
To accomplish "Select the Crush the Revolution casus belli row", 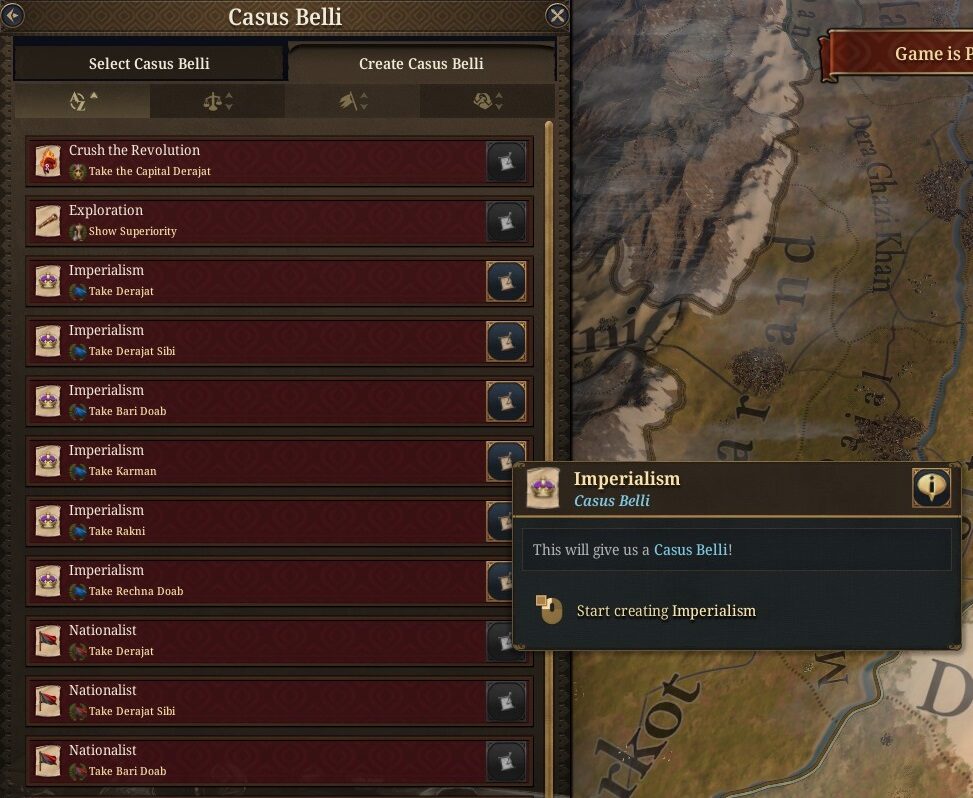I will coord(250,161).
